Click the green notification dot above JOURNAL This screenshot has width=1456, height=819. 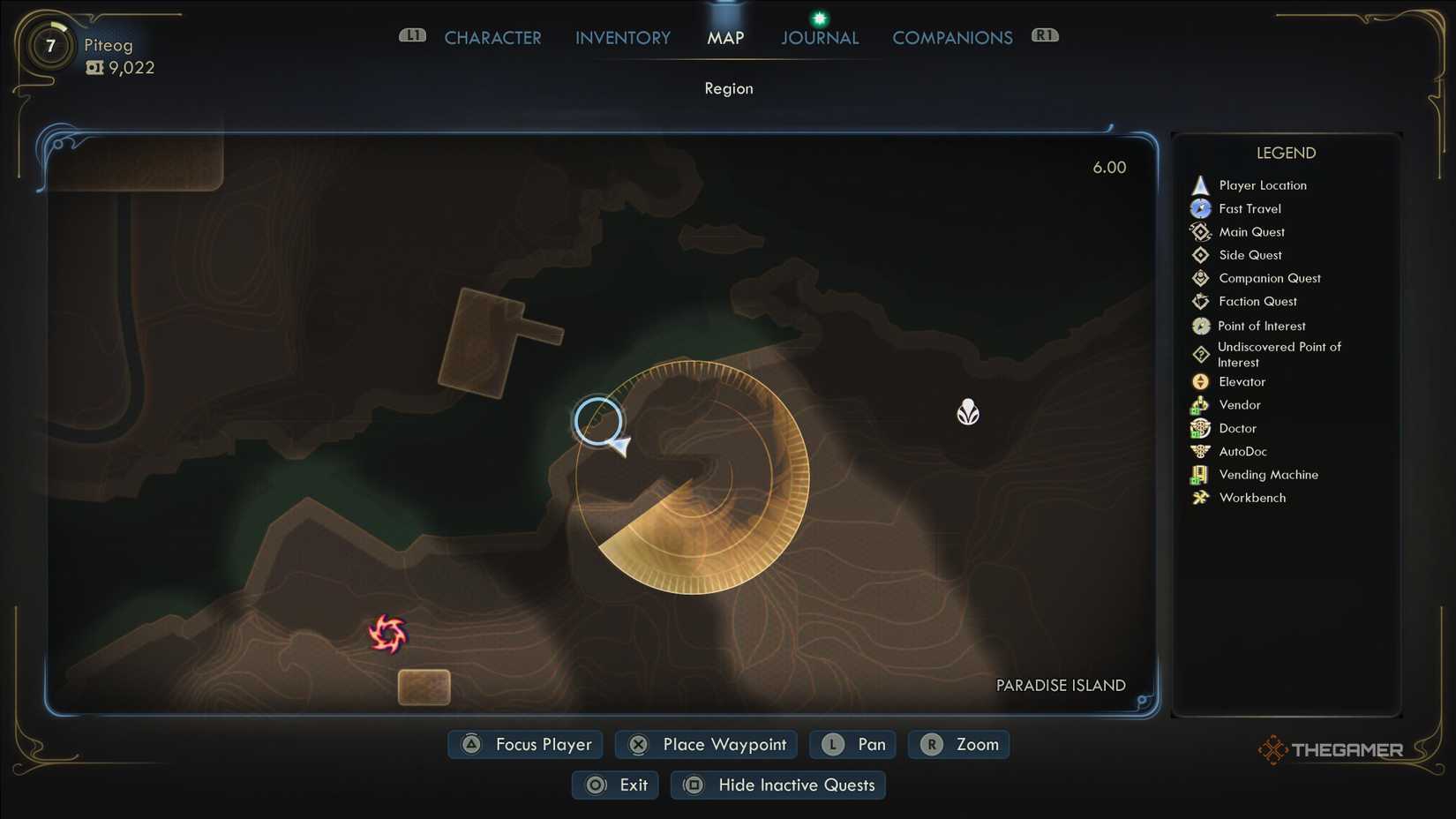[x=819, y=17]
